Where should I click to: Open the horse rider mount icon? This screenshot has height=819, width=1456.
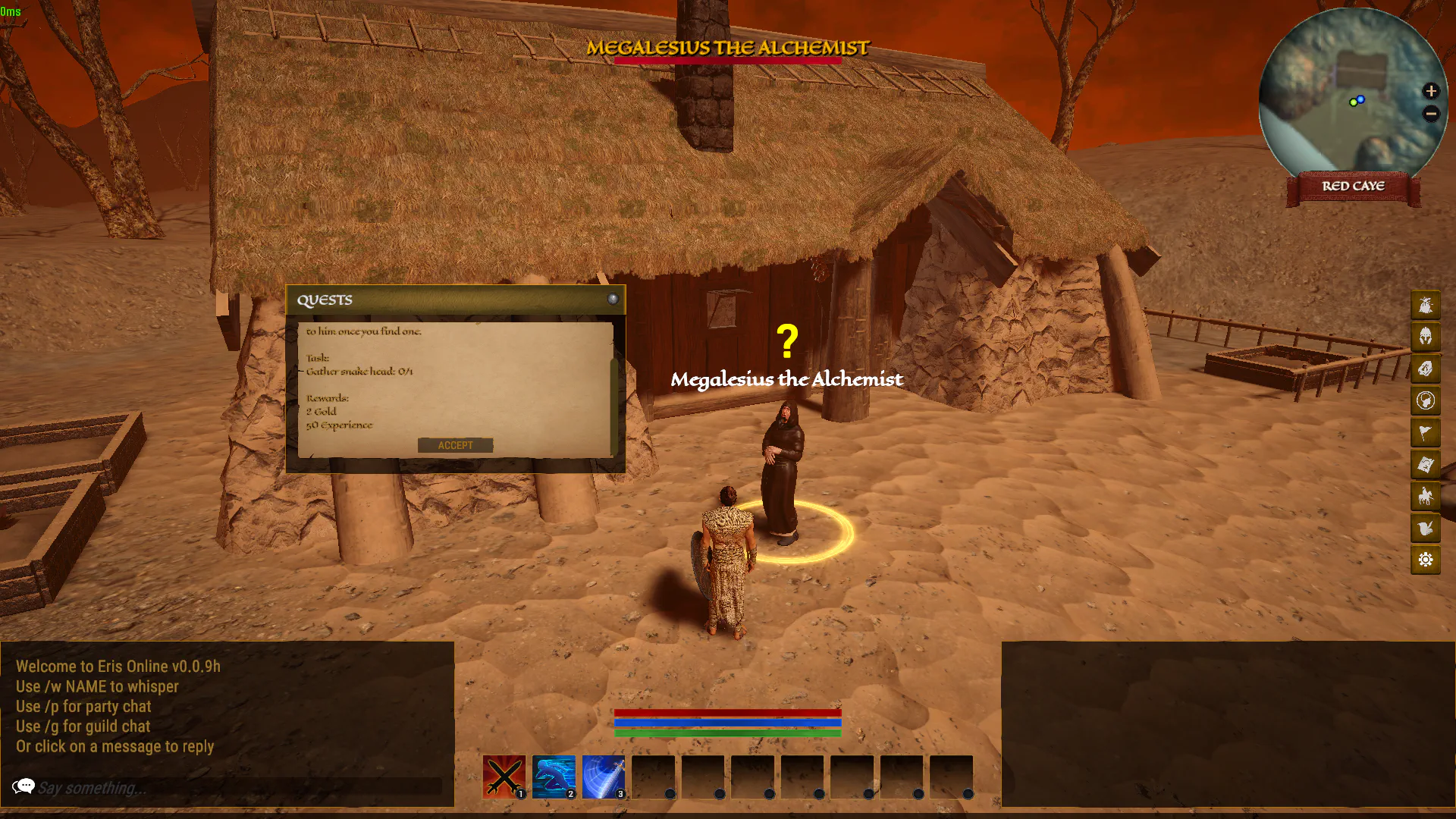coord(1426,496)
